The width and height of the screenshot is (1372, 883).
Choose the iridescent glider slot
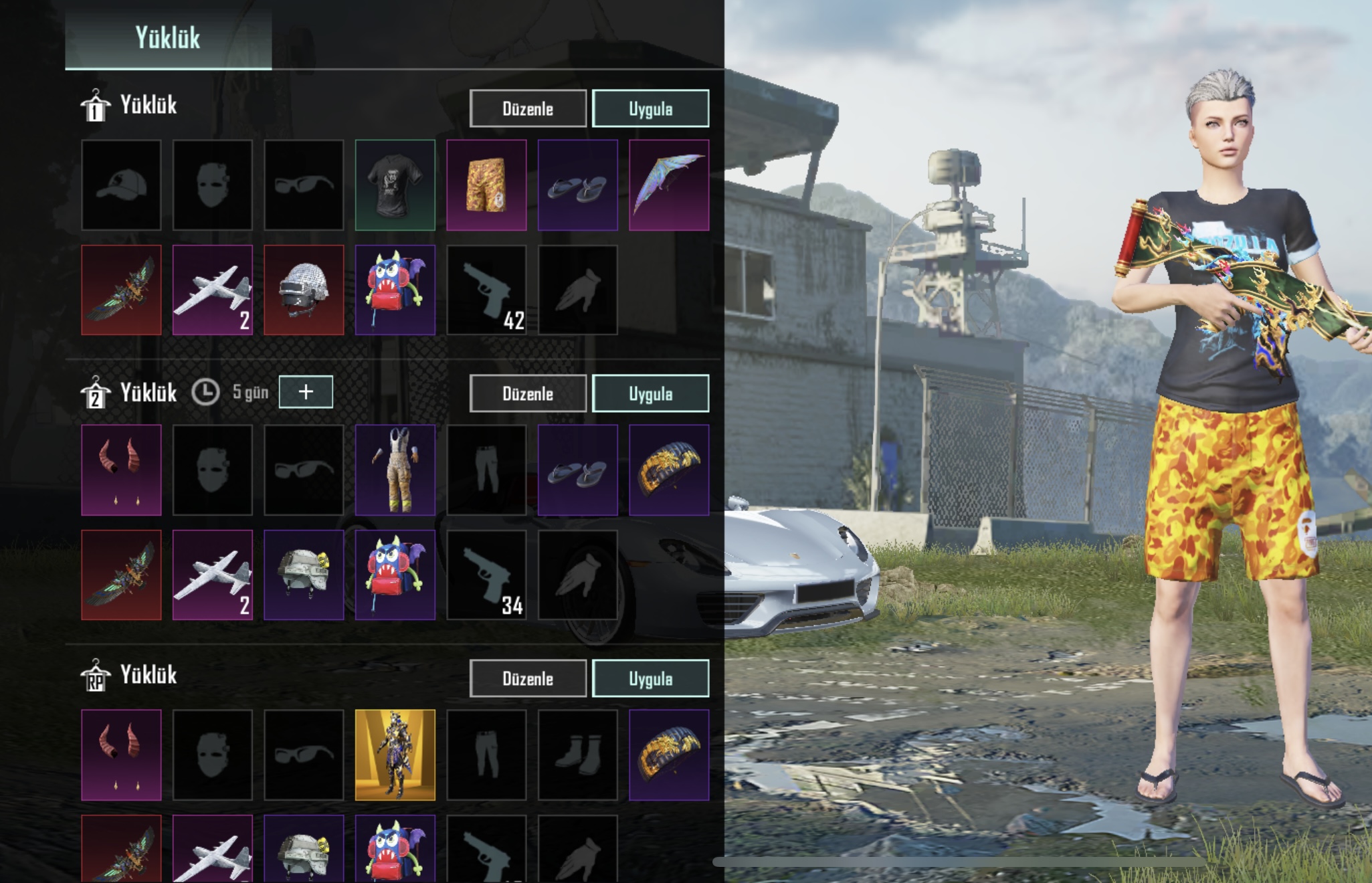coord(669,185)
